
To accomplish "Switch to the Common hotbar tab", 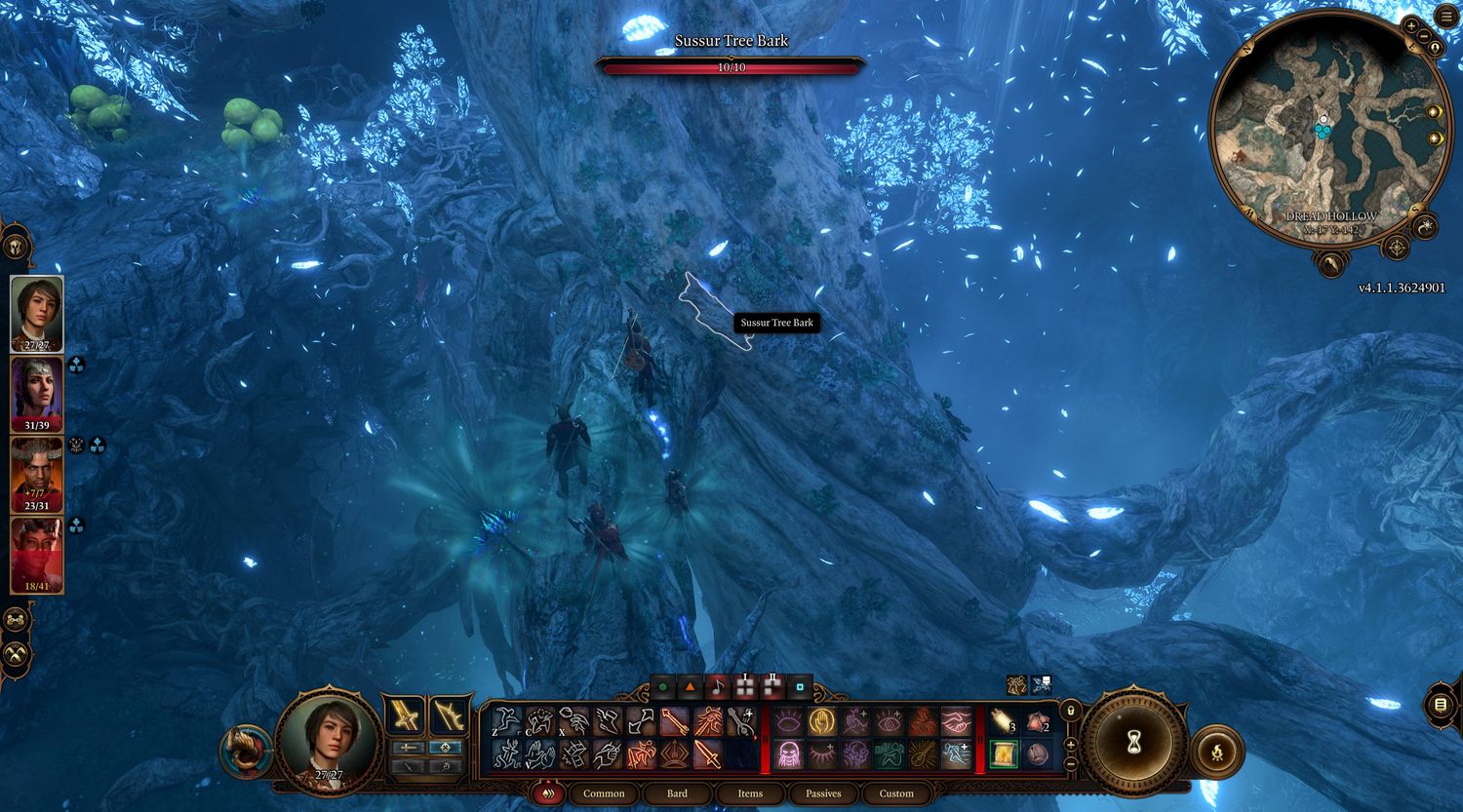I will [x=604, y=793].
